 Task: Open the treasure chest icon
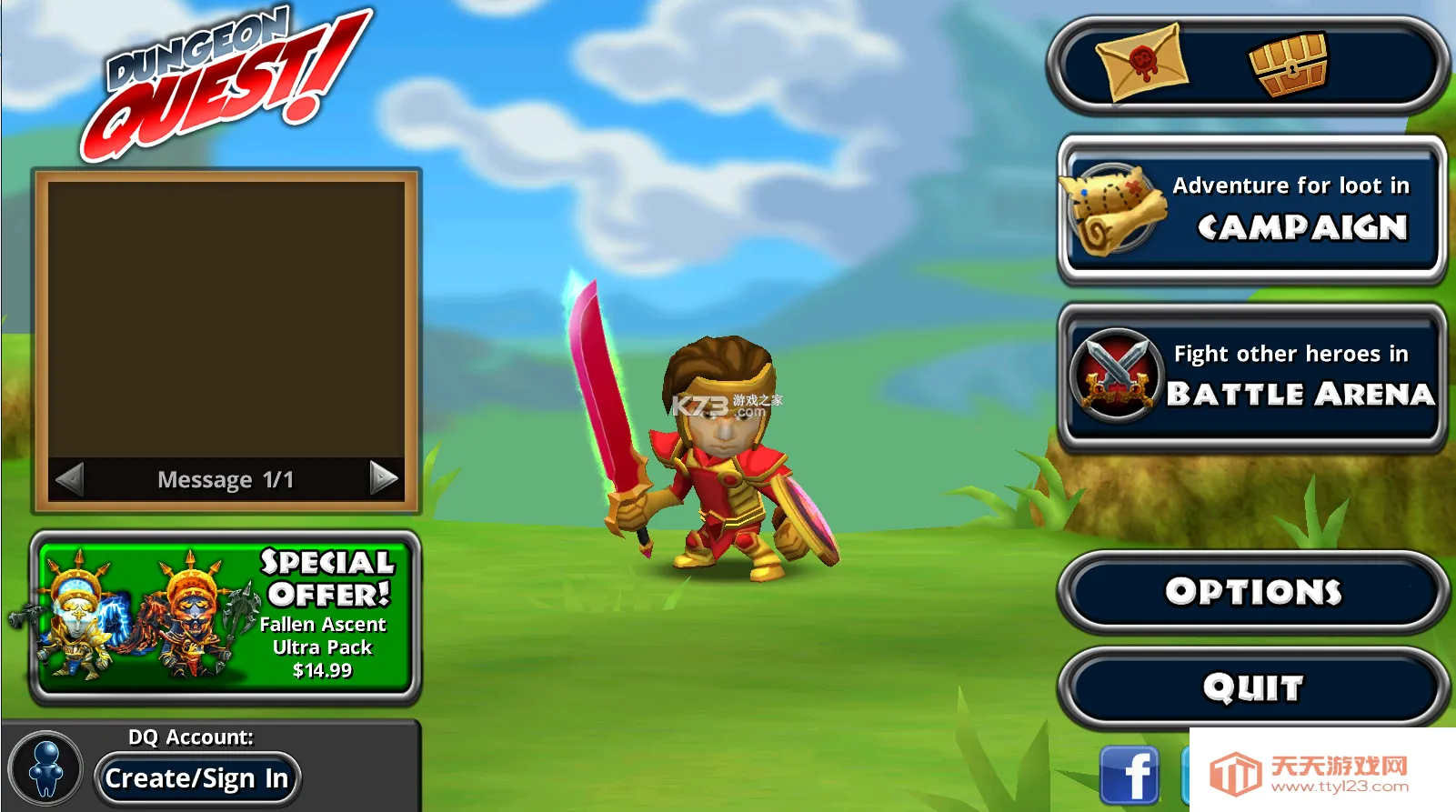1288,65
